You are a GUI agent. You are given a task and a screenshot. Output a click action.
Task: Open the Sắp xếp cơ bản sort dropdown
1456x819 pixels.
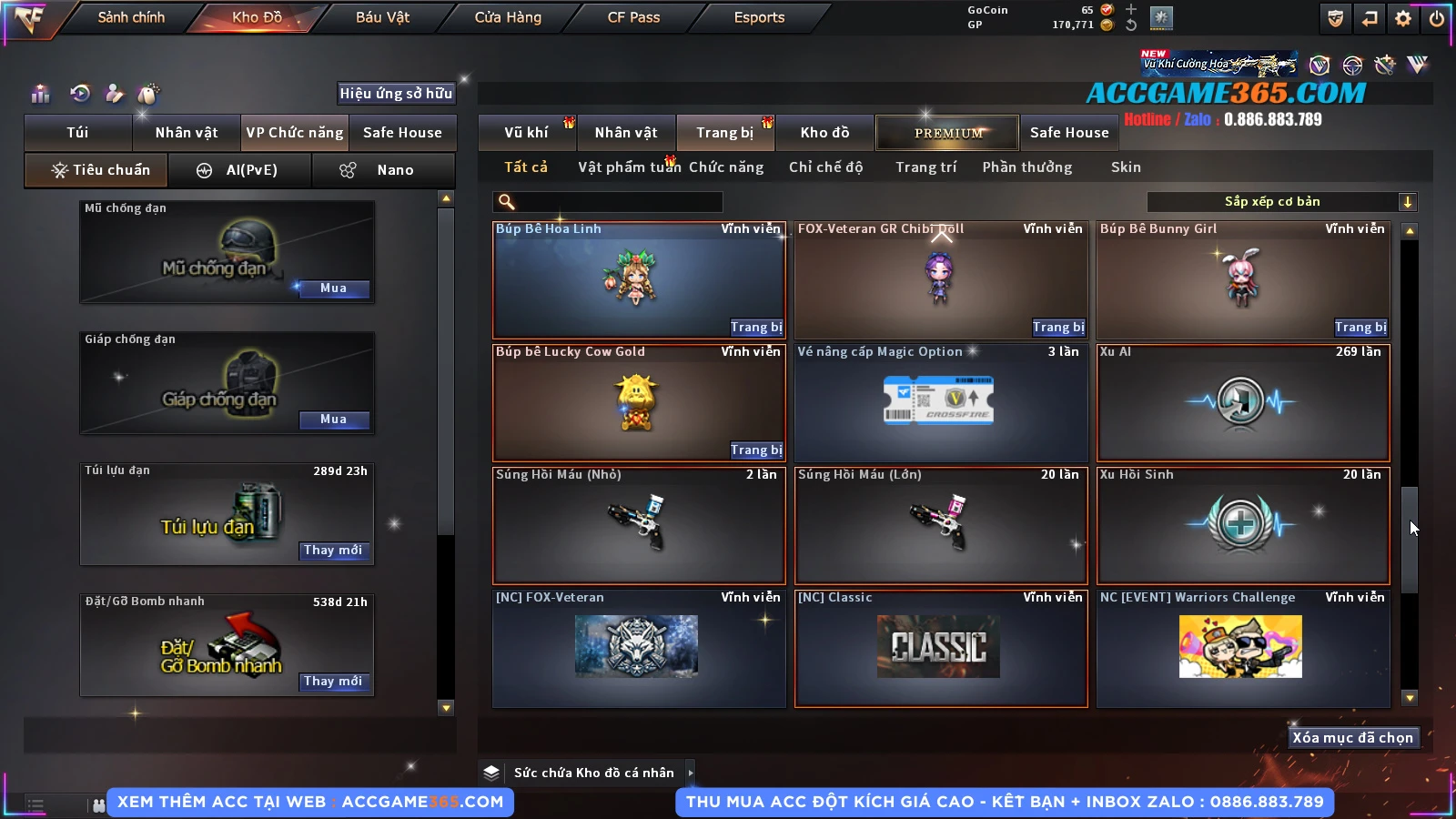point(1281,202)
